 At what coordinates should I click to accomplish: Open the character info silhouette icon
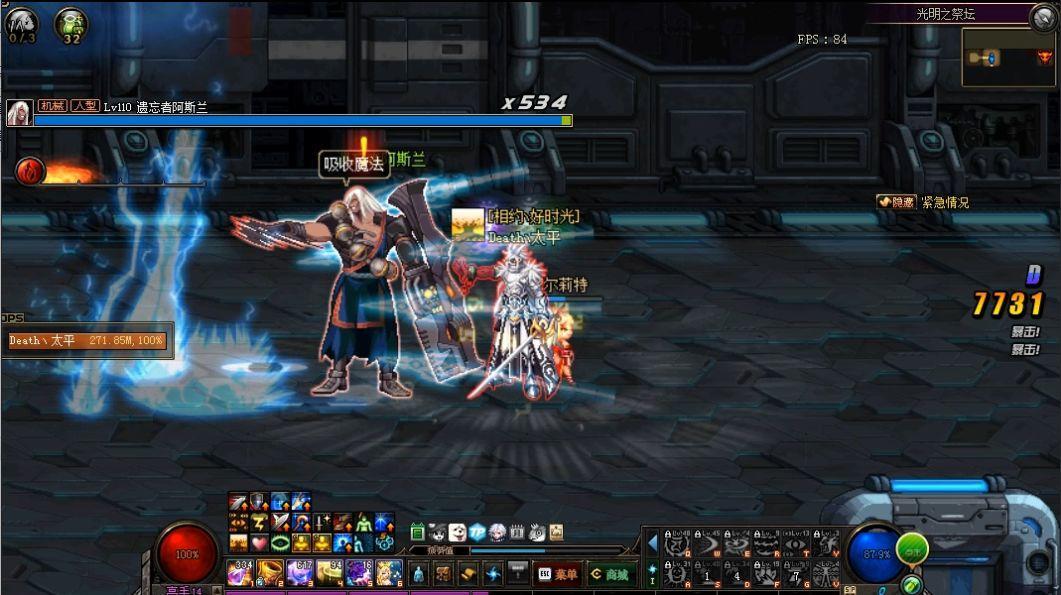click(x=419, y=574)
